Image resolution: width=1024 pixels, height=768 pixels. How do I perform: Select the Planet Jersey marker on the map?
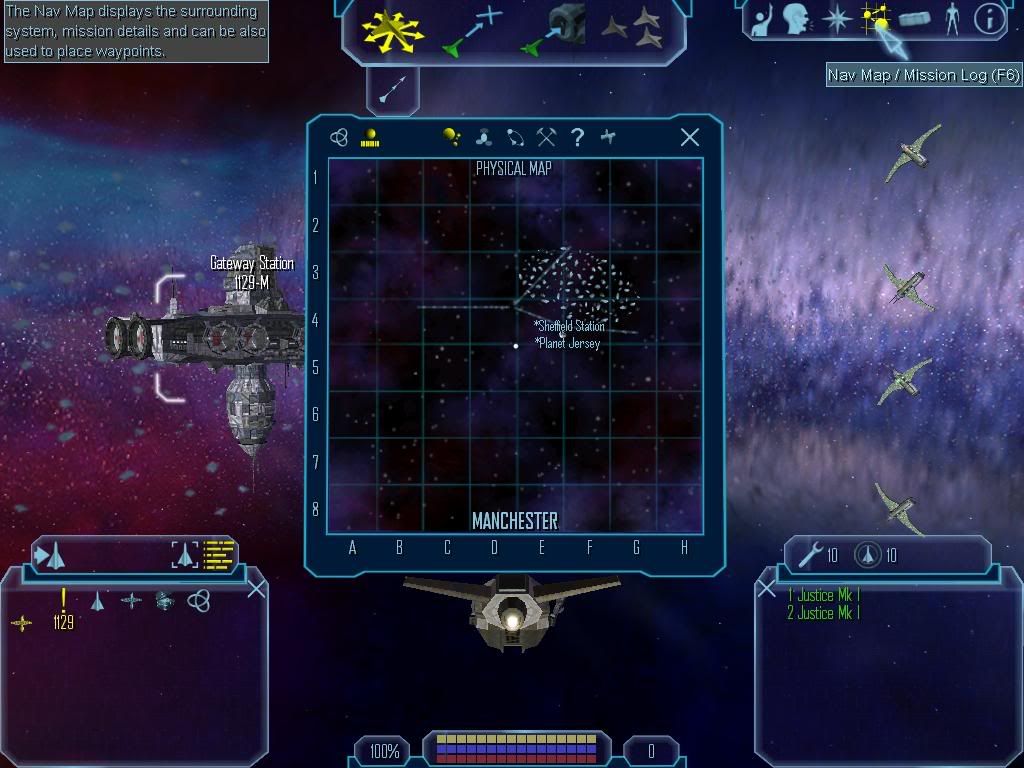pos(569,343)
